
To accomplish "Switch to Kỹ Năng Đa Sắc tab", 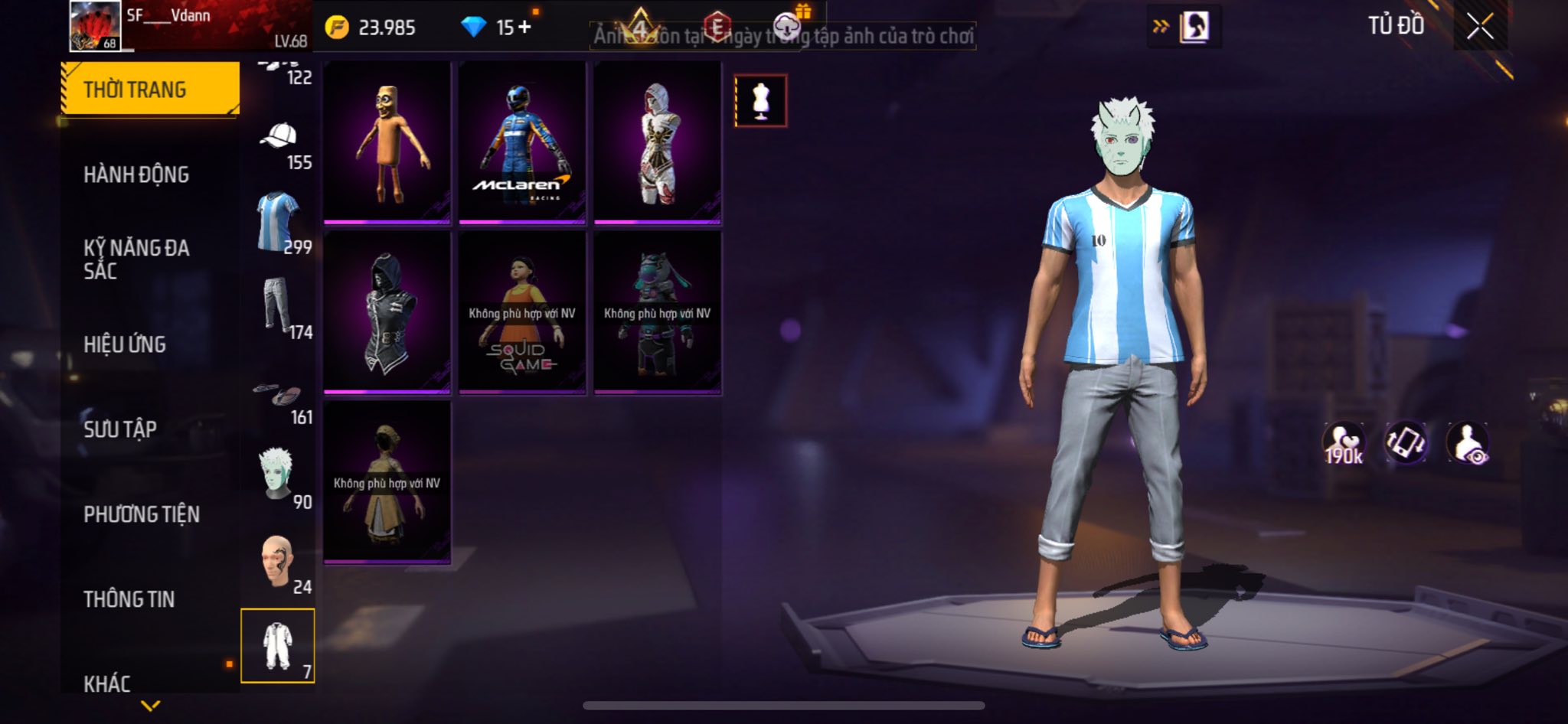I will [136, 259].
